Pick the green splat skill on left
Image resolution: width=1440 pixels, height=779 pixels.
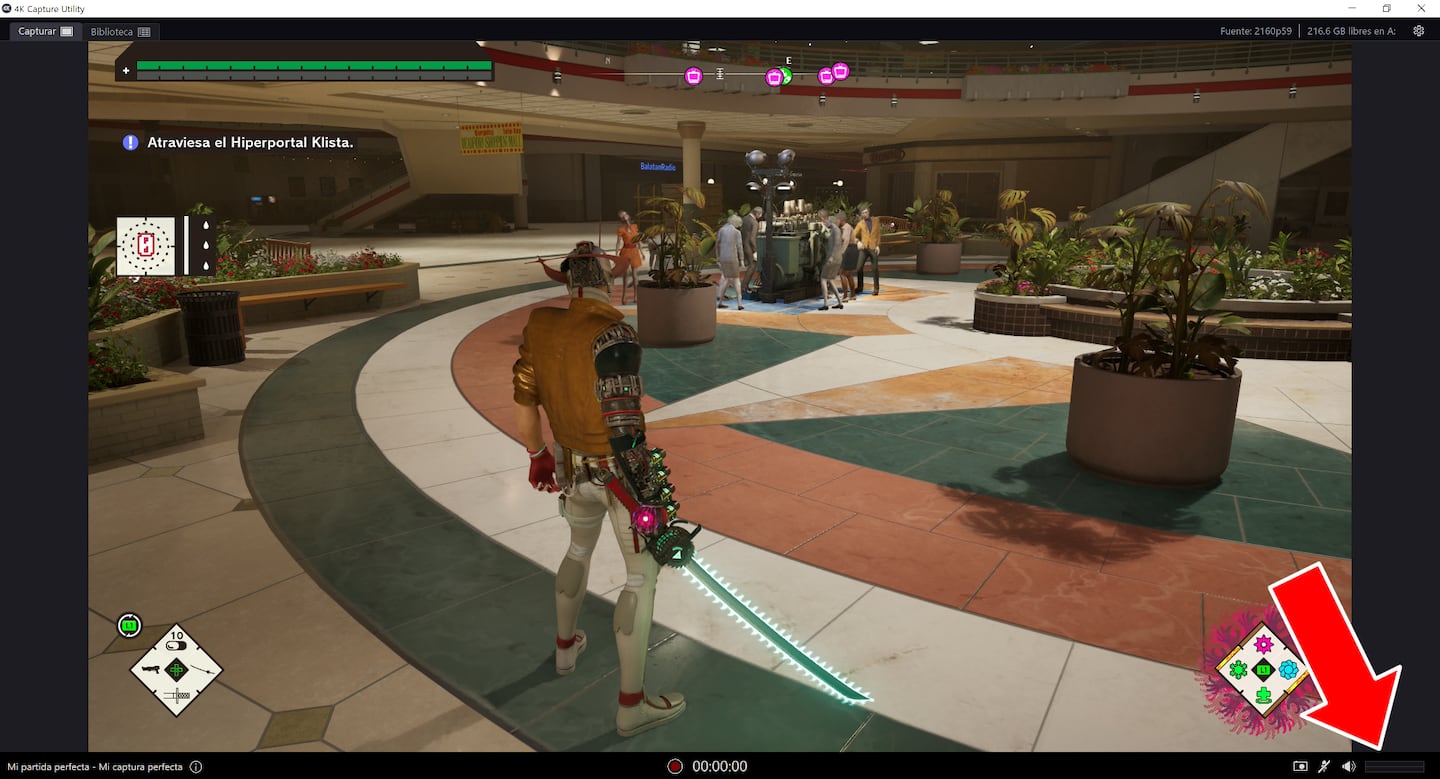1238,670
